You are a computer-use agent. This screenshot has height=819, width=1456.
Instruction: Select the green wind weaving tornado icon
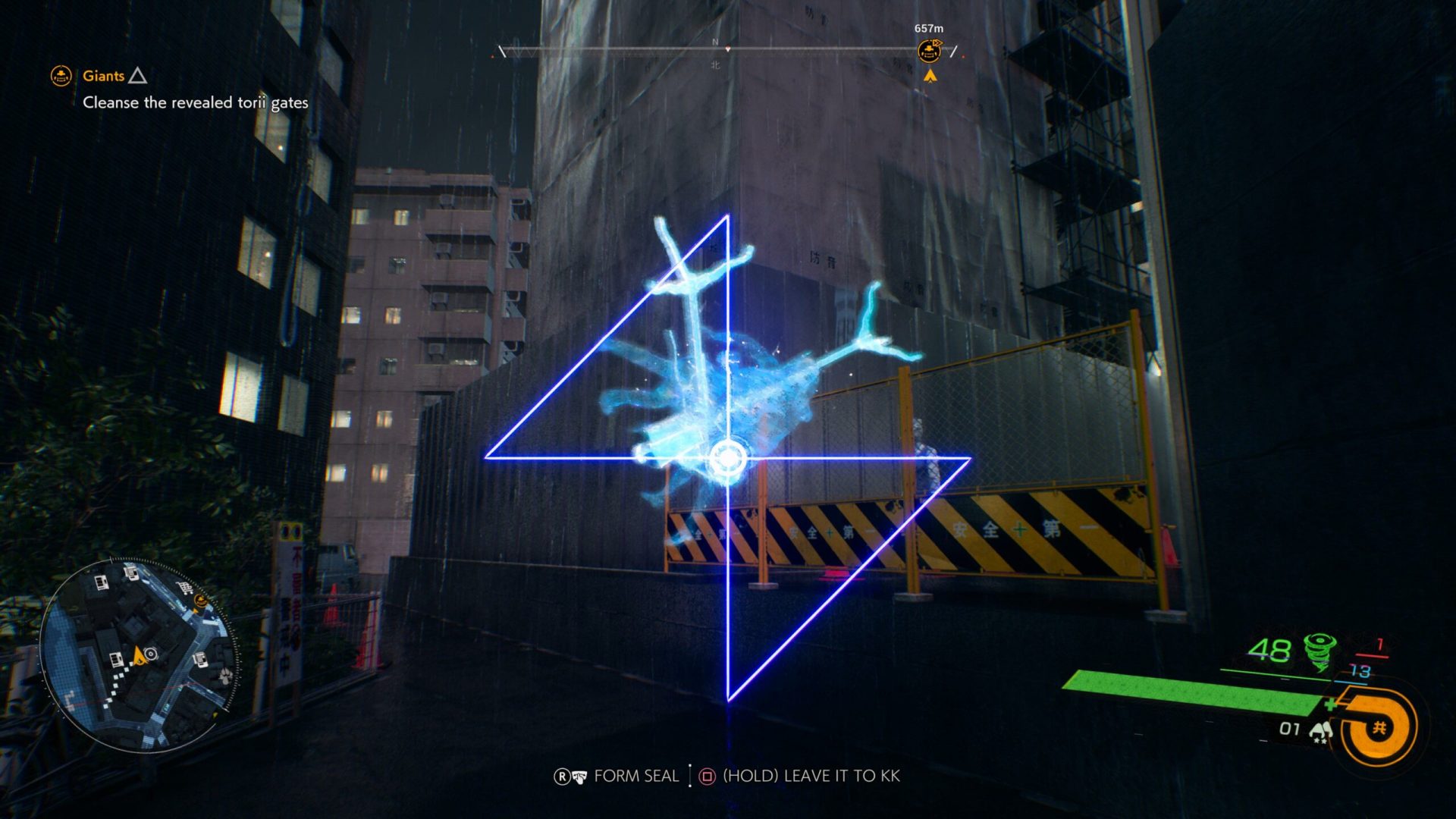[1320, 651]
